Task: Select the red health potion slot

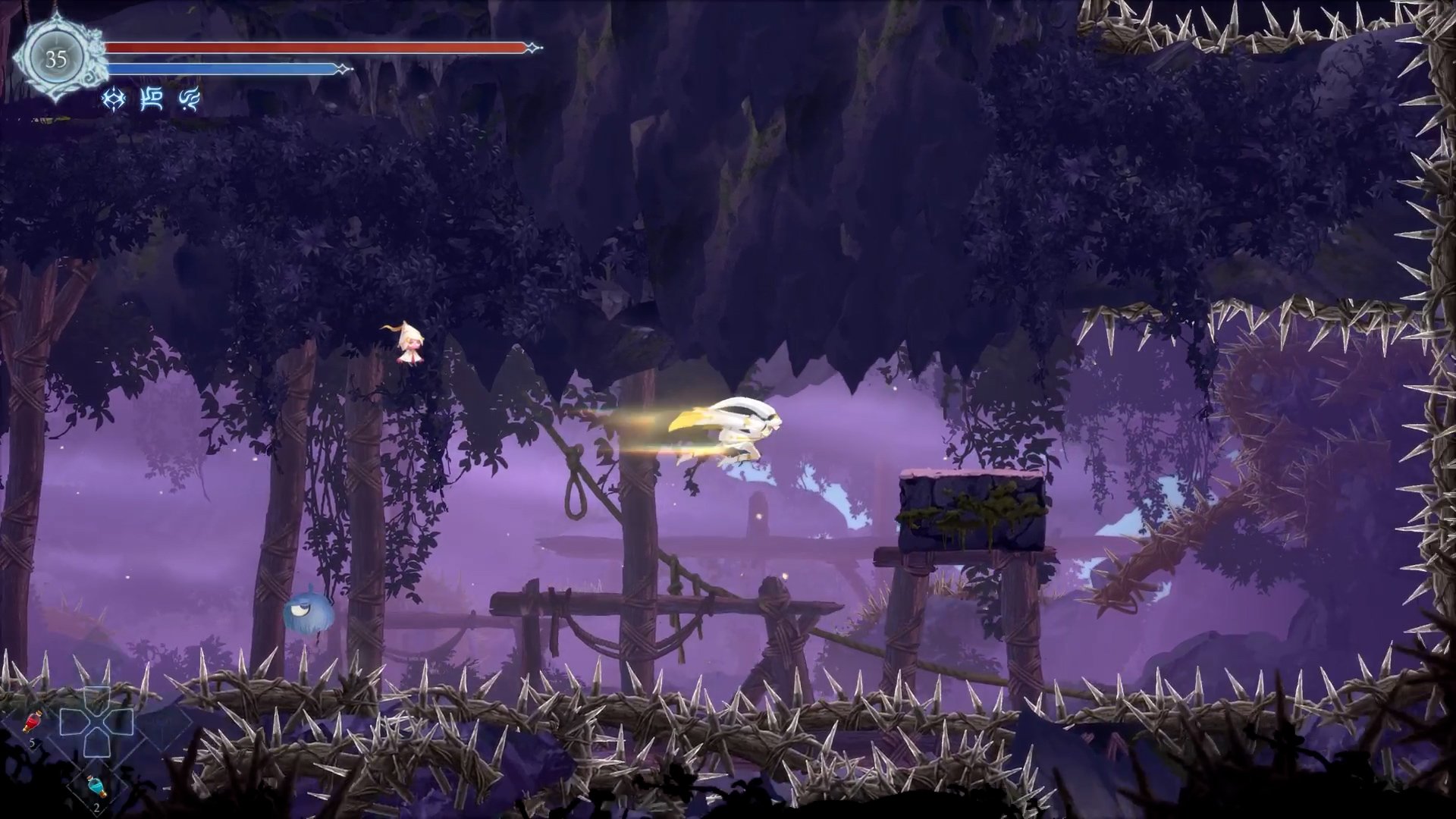Action: click(x=33, y=722)
